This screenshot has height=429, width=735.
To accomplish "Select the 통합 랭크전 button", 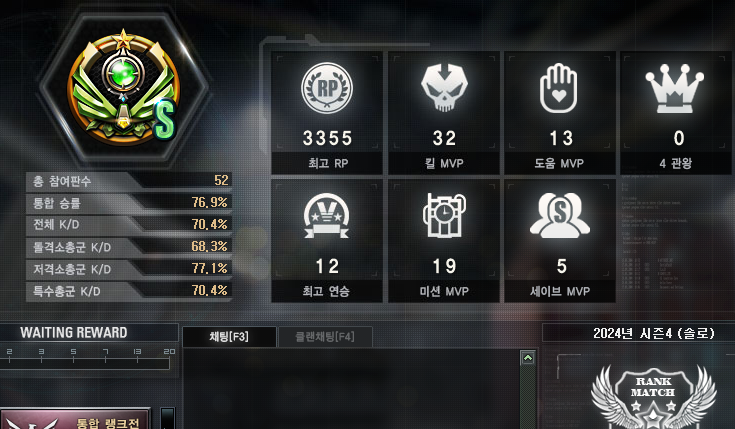I will click(x=76, y=419).
